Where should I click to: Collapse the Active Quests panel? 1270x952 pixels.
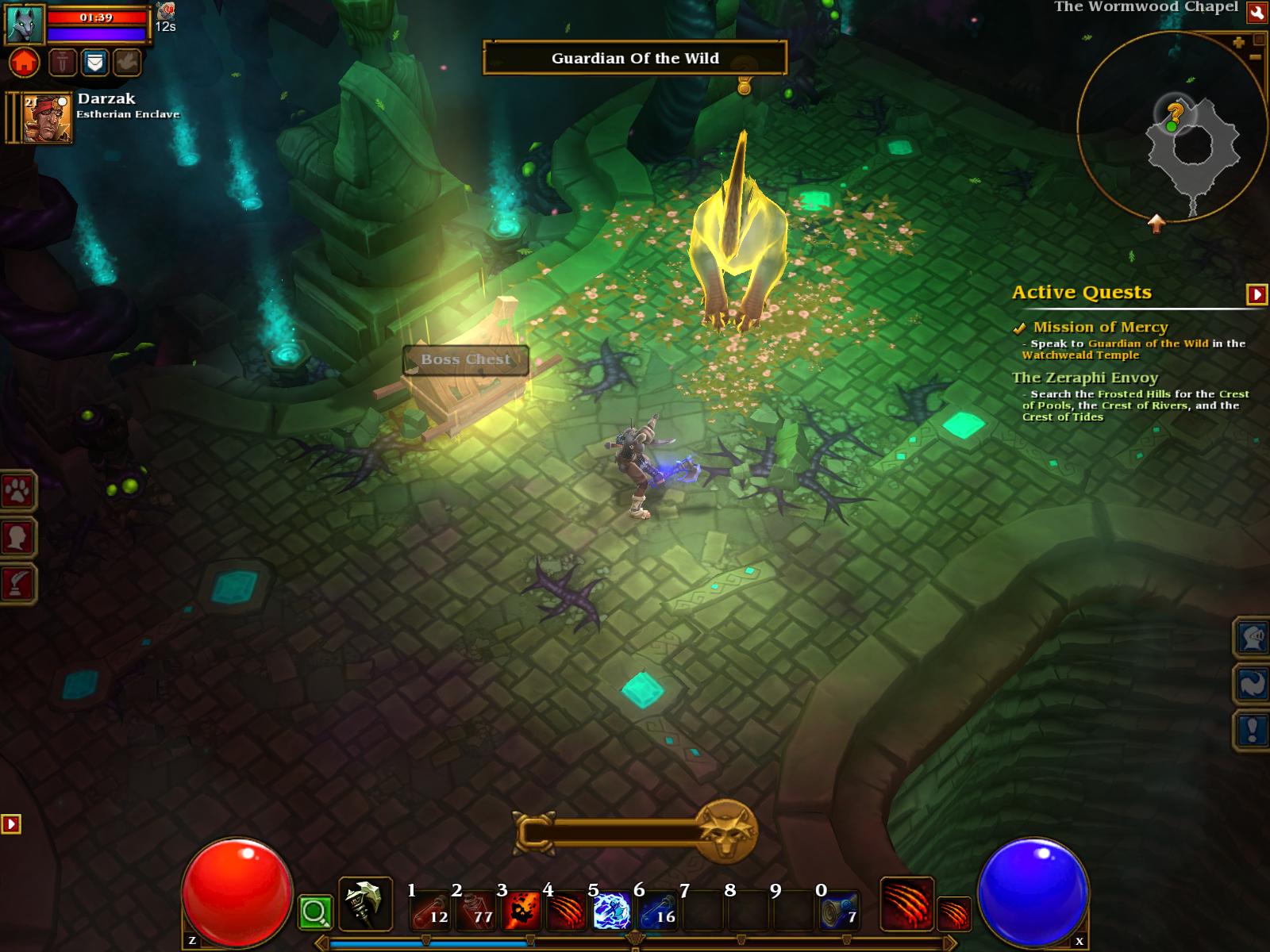pyautogui.click(x=1257, y=294)
